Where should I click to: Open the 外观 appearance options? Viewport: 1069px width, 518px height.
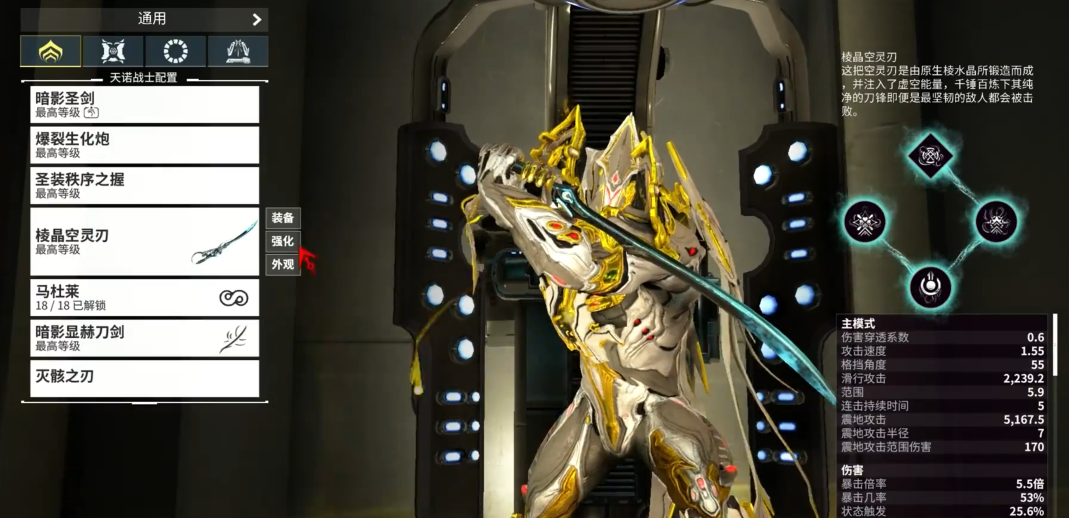coord(283,265)
